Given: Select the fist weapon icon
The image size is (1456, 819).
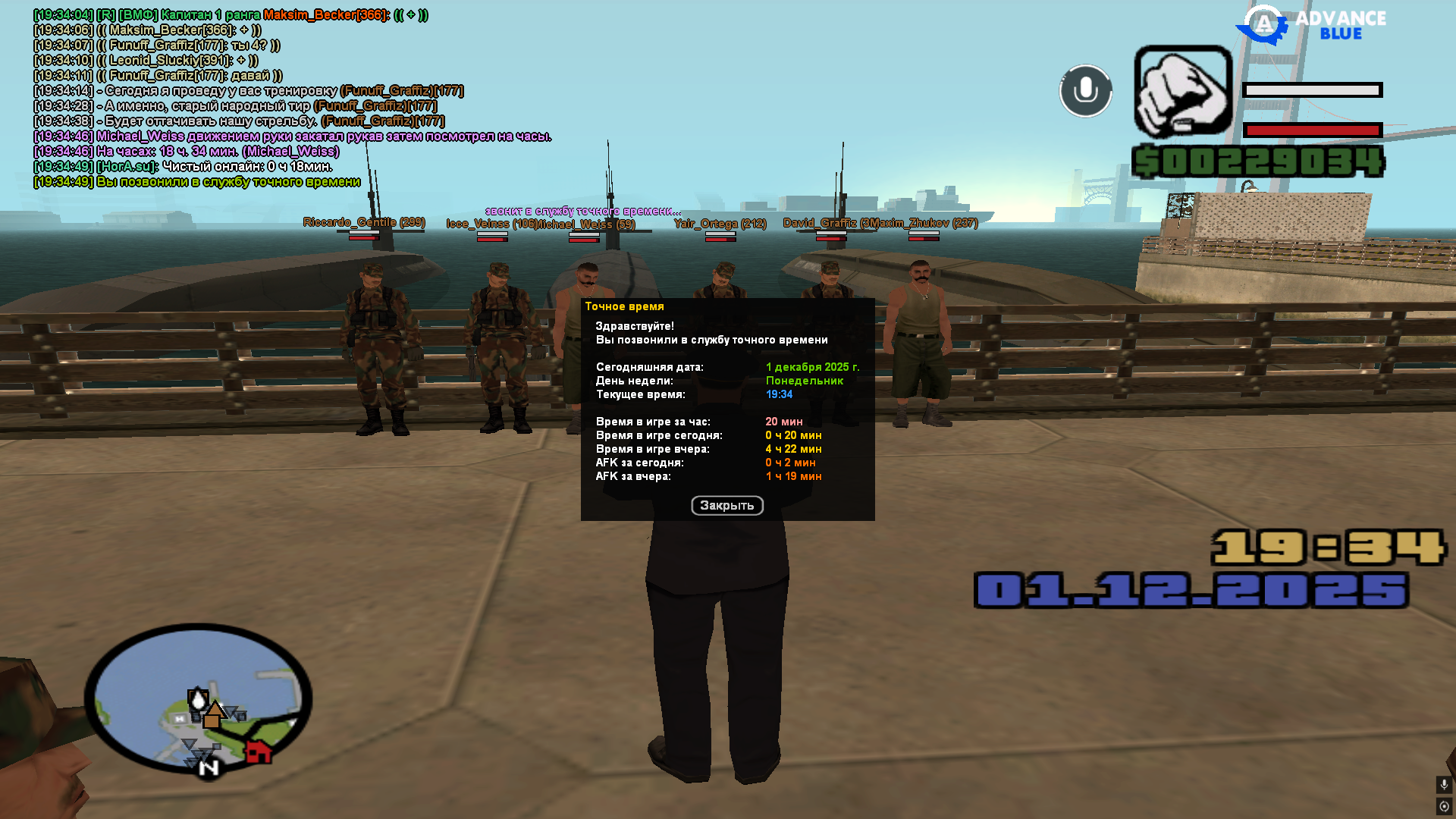Looking at the screenshot, I should (x=1182, y=92).
